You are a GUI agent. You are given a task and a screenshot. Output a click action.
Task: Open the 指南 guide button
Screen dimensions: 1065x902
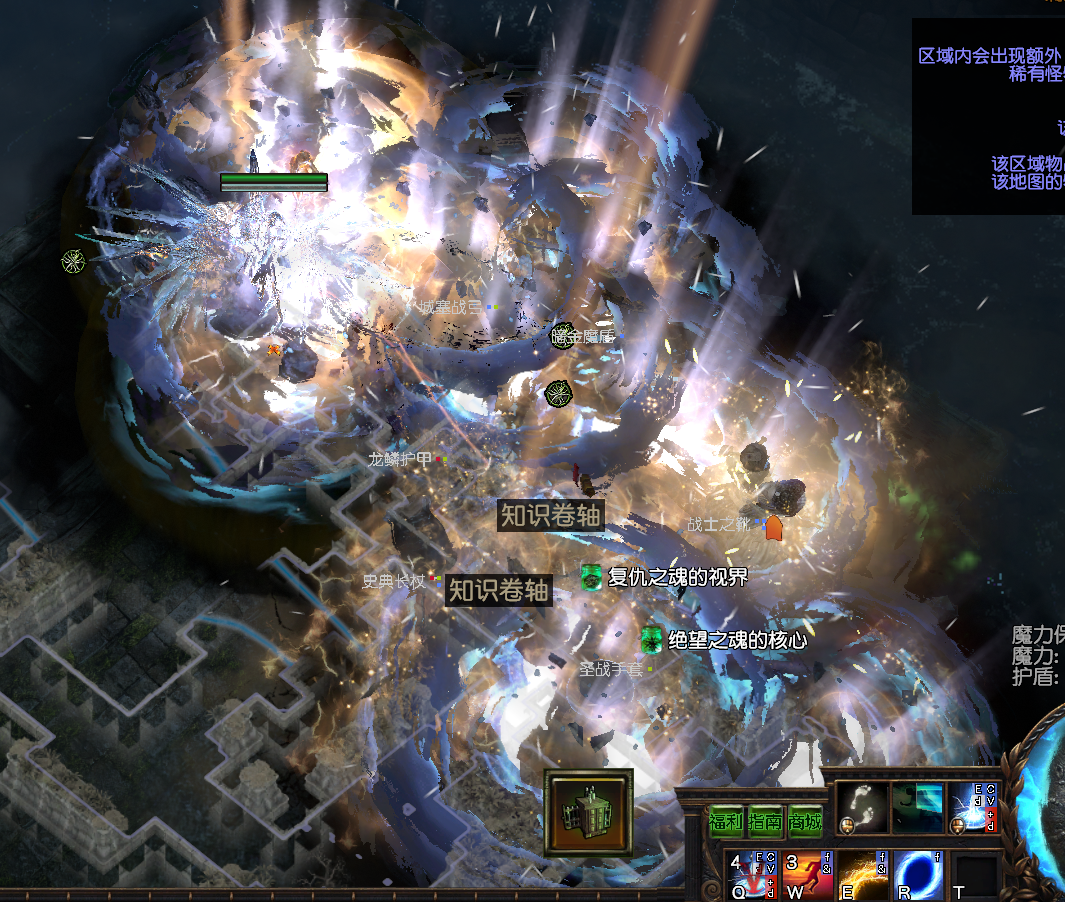[765, 822]
